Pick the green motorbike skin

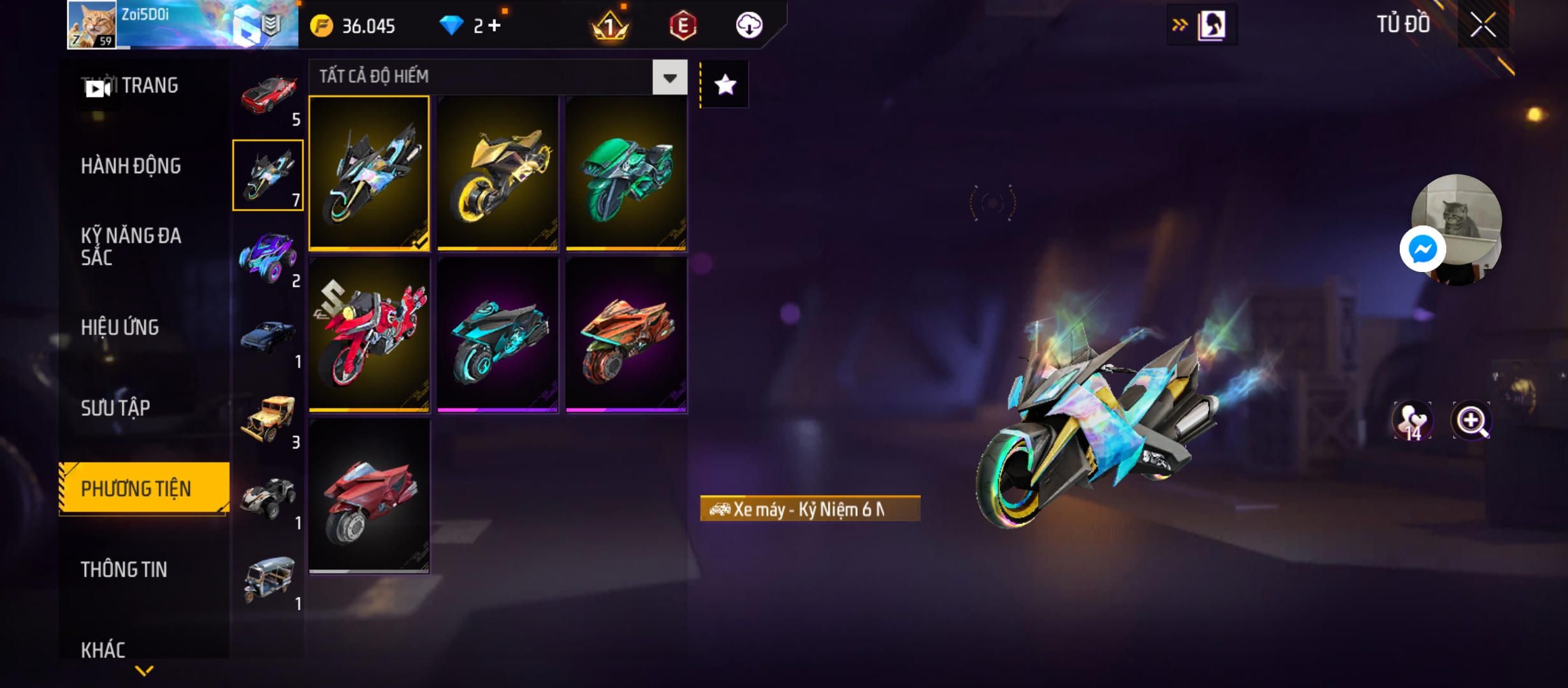coord(626,173)
